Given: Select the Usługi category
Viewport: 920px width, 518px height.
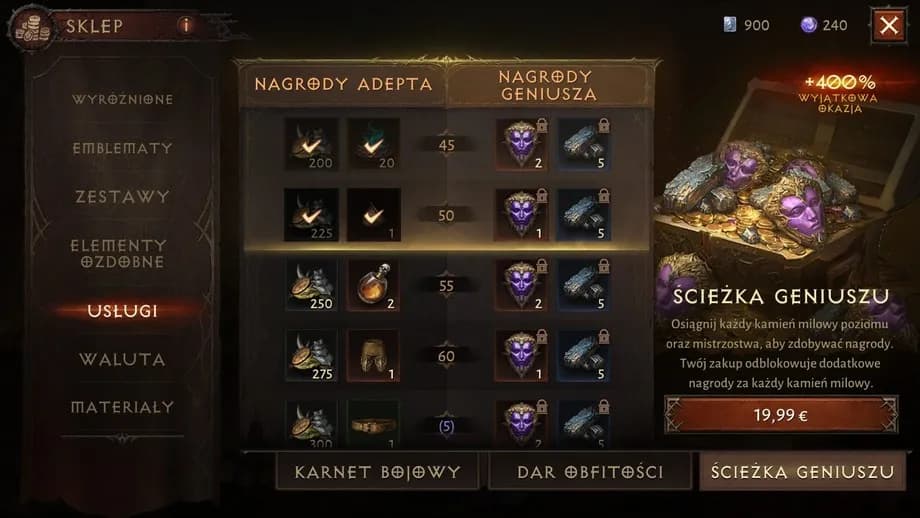Looking at the screenshot, I should pyautogui.click(x=122, y=310).
